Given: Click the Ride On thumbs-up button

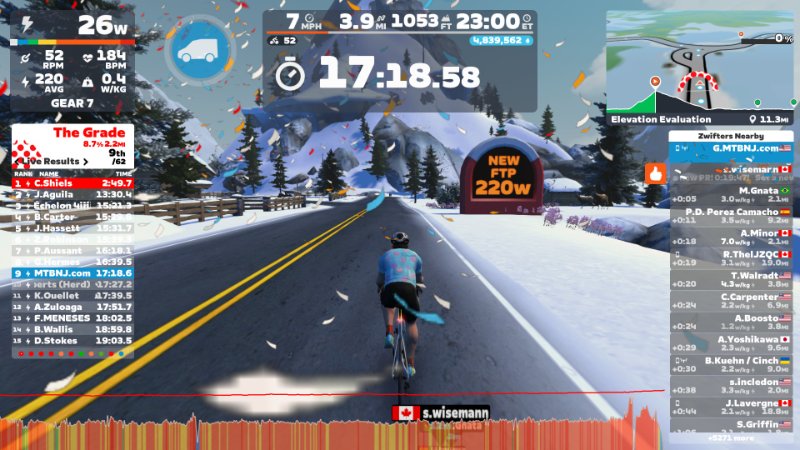Looking at the screenshot, I should [655, 172].
